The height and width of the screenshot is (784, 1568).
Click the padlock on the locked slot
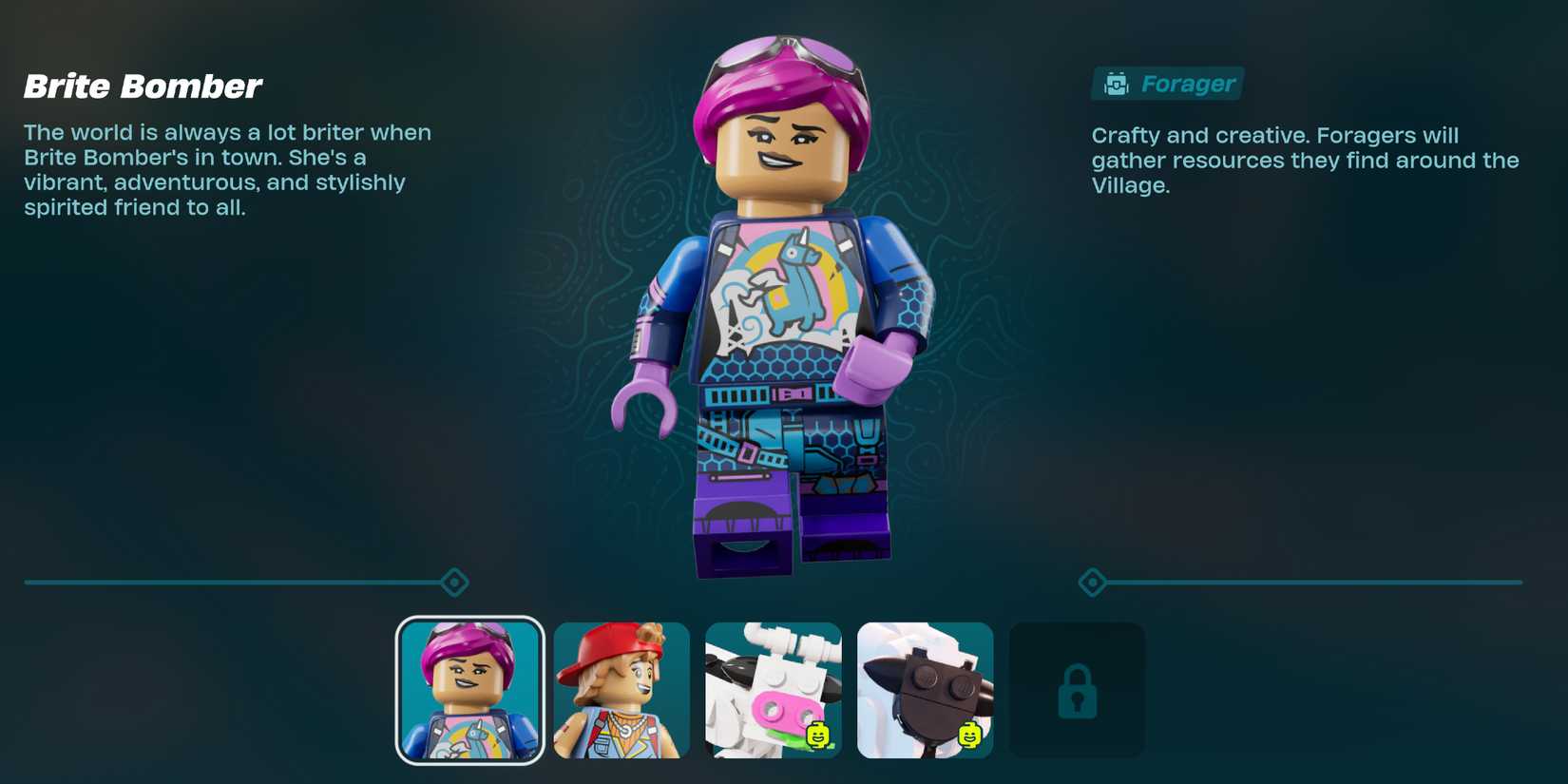click(x=1076, y=690)
